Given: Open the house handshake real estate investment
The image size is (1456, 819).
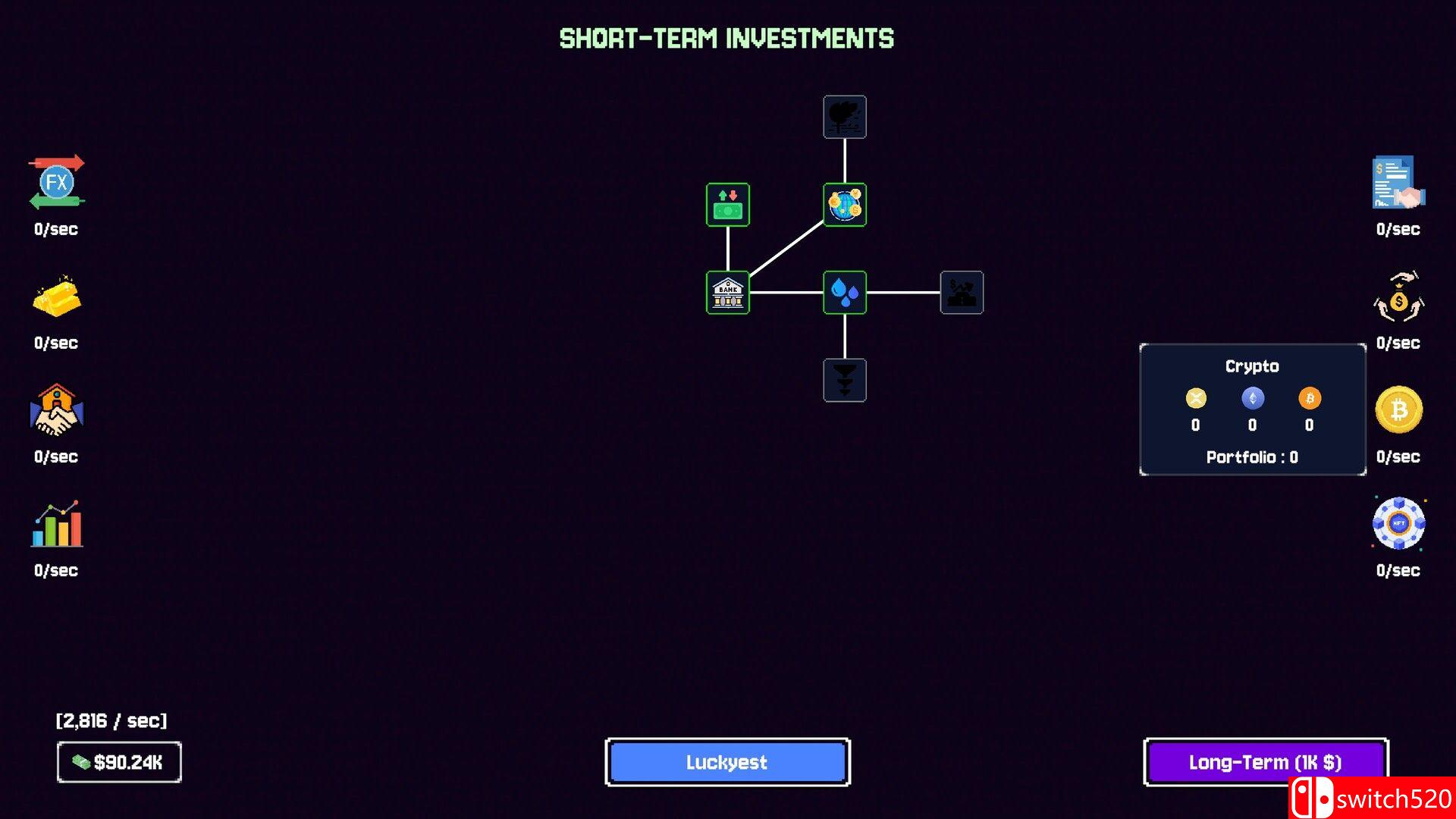Looking at the screenshot, I should click(57, 410).
